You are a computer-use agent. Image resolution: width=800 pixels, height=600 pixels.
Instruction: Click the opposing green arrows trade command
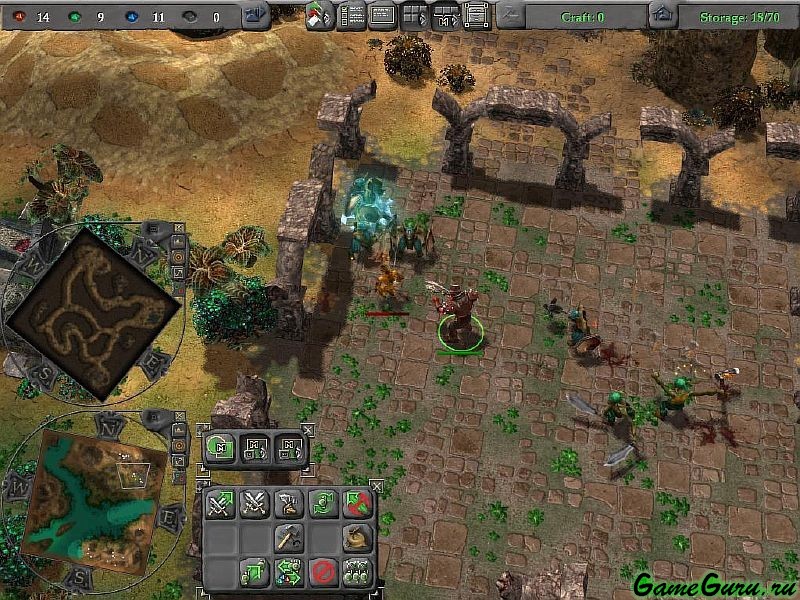288,572
